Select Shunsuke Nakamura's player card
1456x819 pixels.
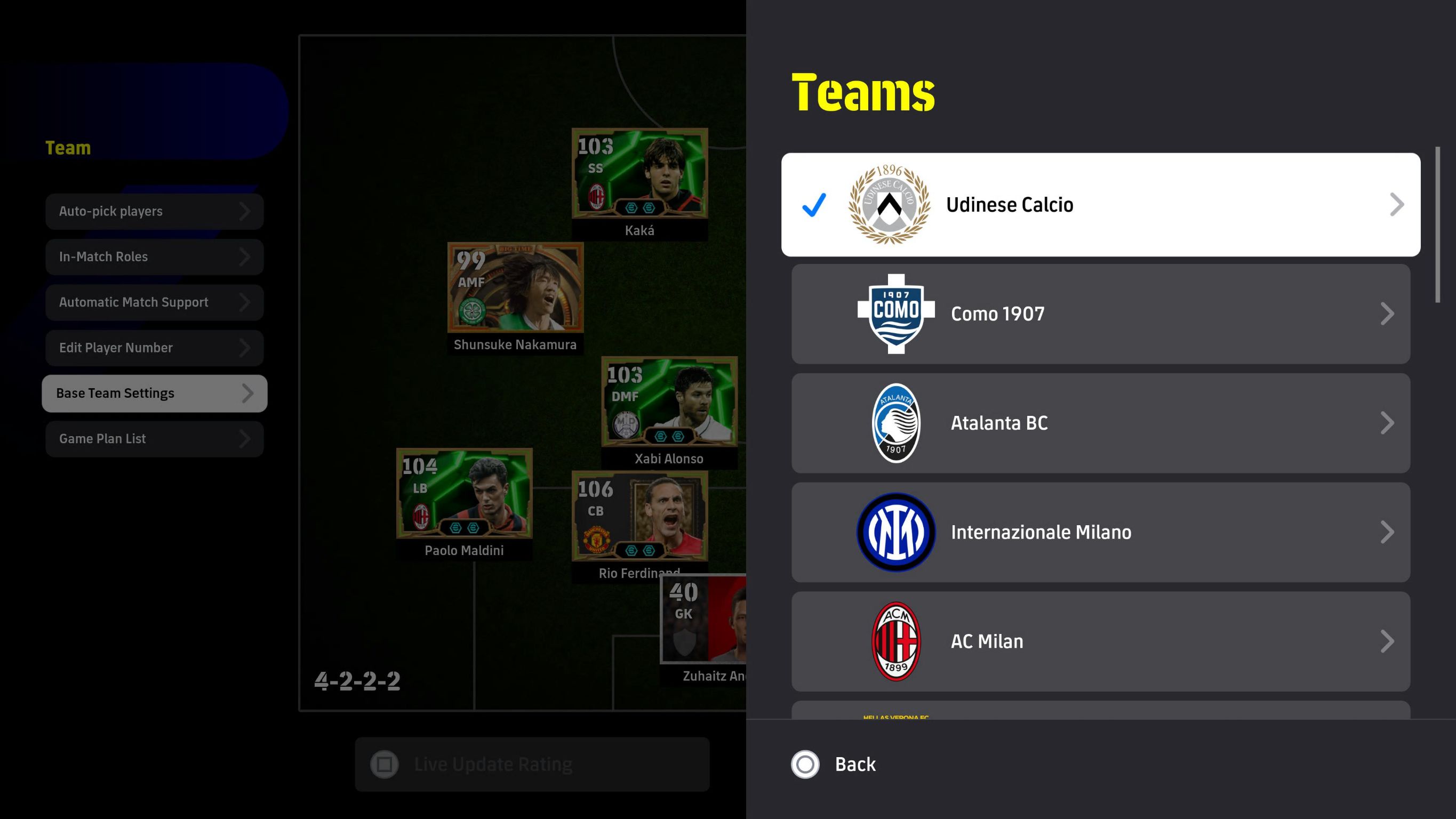(515, 288)
